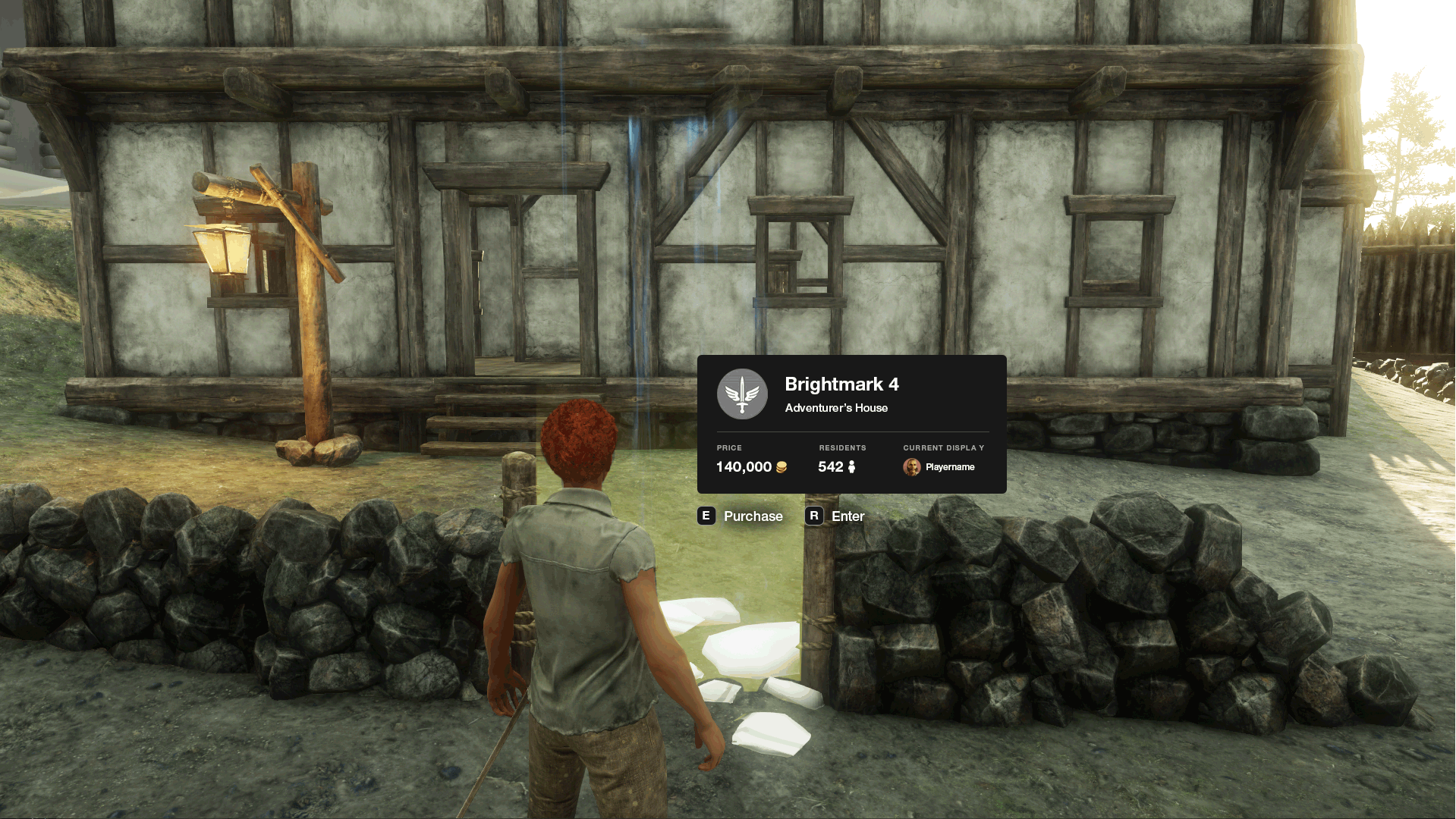Select the Playername avatar under Current Display
Viewport: 1456px width, 819px height.
911,467
